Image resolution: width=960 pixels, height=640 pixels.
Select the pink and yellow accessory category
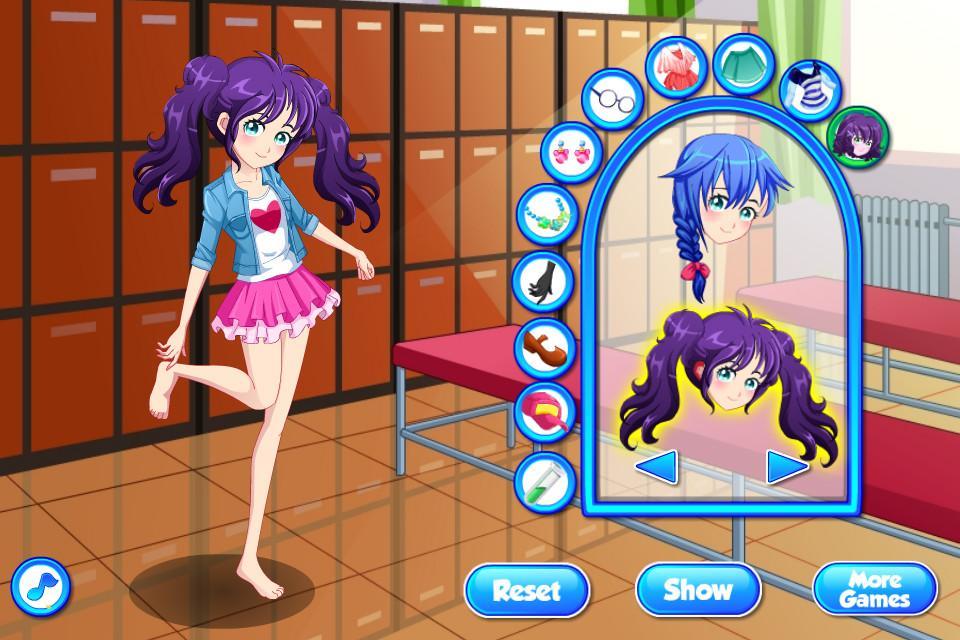click(x=544, y=412)
